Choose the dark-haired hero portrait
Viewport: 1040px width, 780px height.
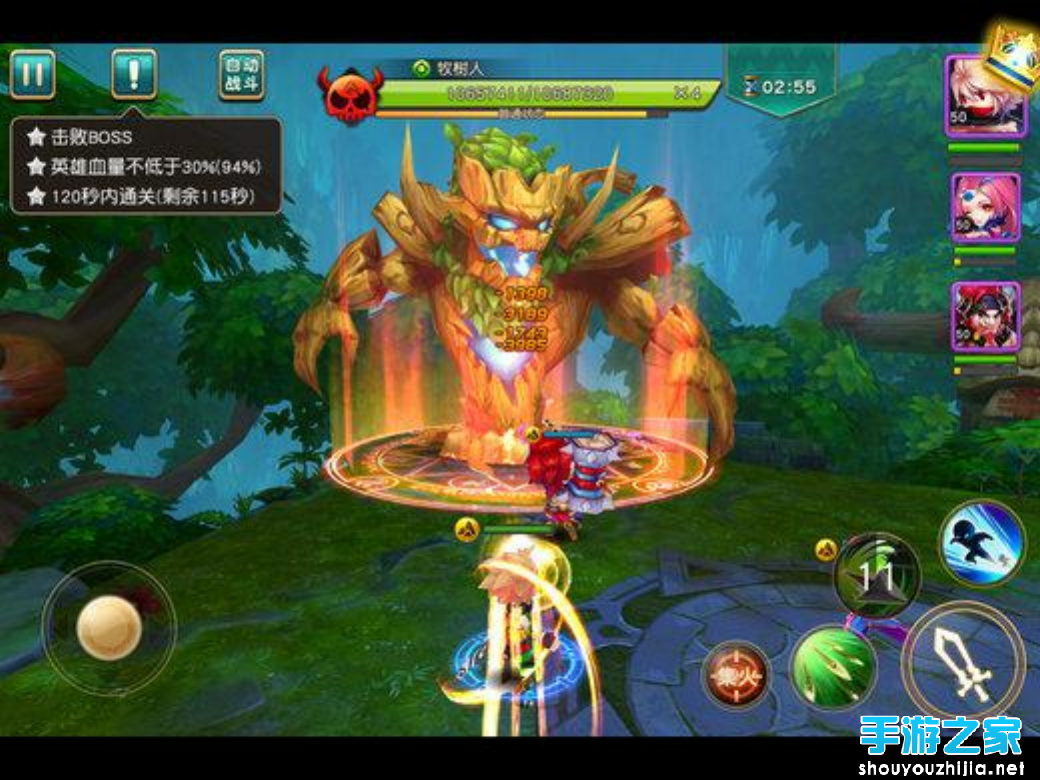tap(985, 316)
